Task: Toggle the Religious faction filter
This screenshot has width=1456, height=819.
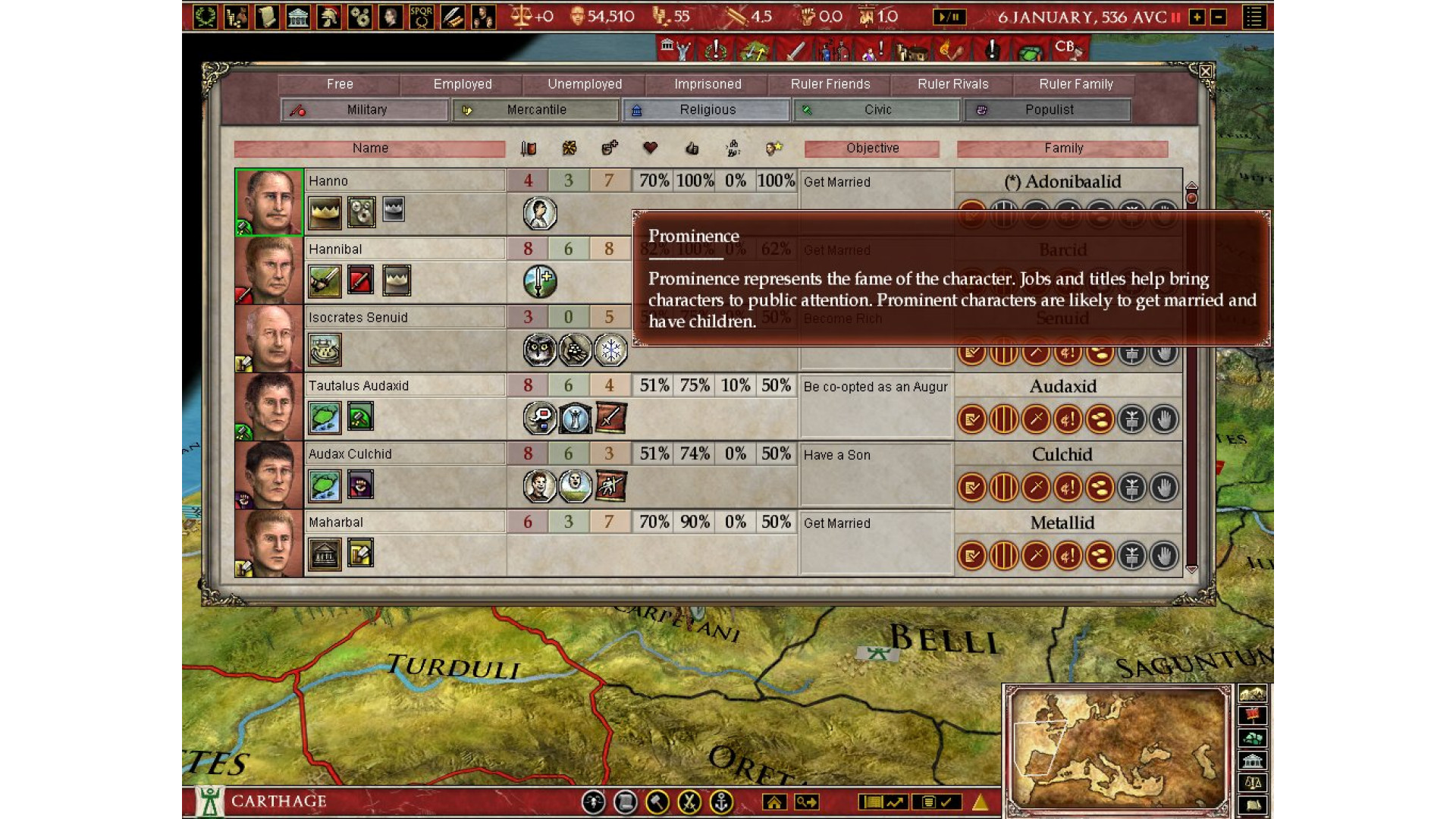Action: coord(707,110)
